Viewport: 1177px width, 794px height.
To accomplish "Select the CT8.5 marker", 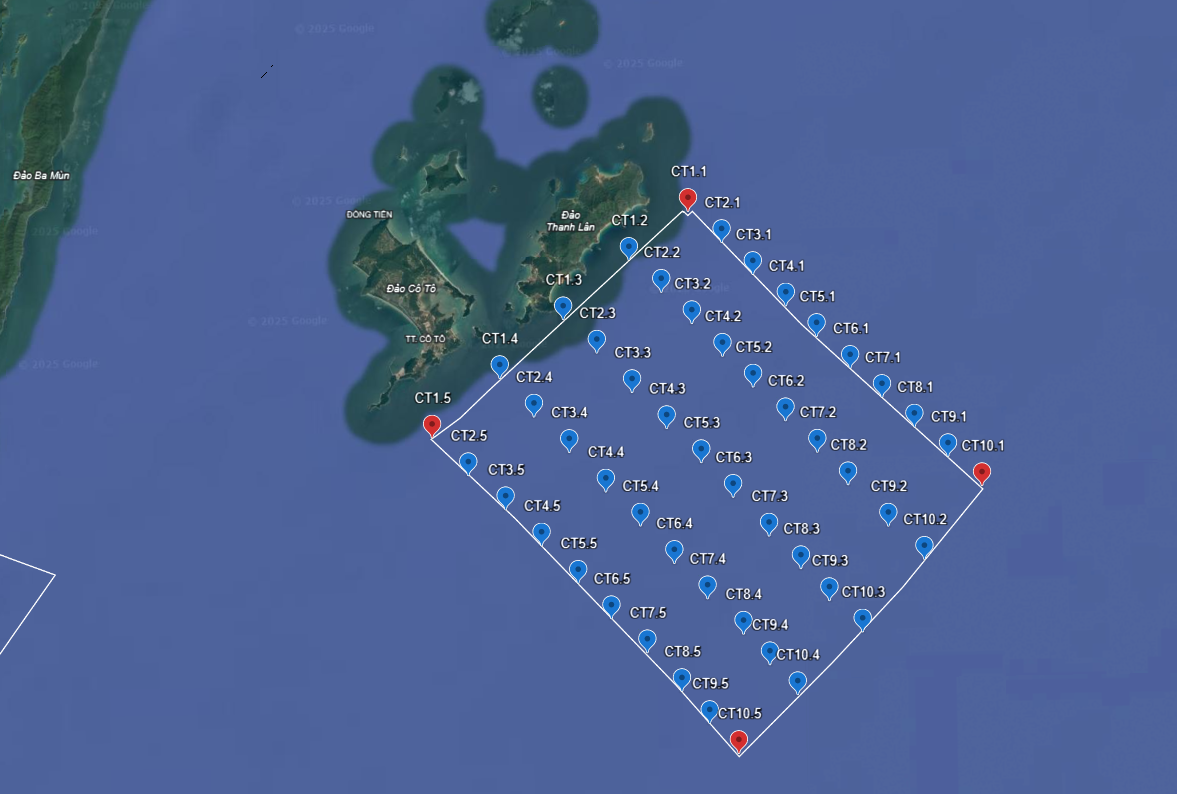I will click(682, 679).
